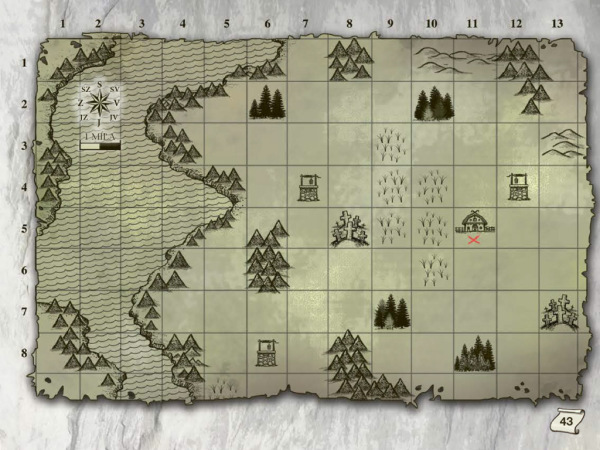The image size is (600, 450).
Task: Click the page 43 scroll button
Action: coord(565,422)
